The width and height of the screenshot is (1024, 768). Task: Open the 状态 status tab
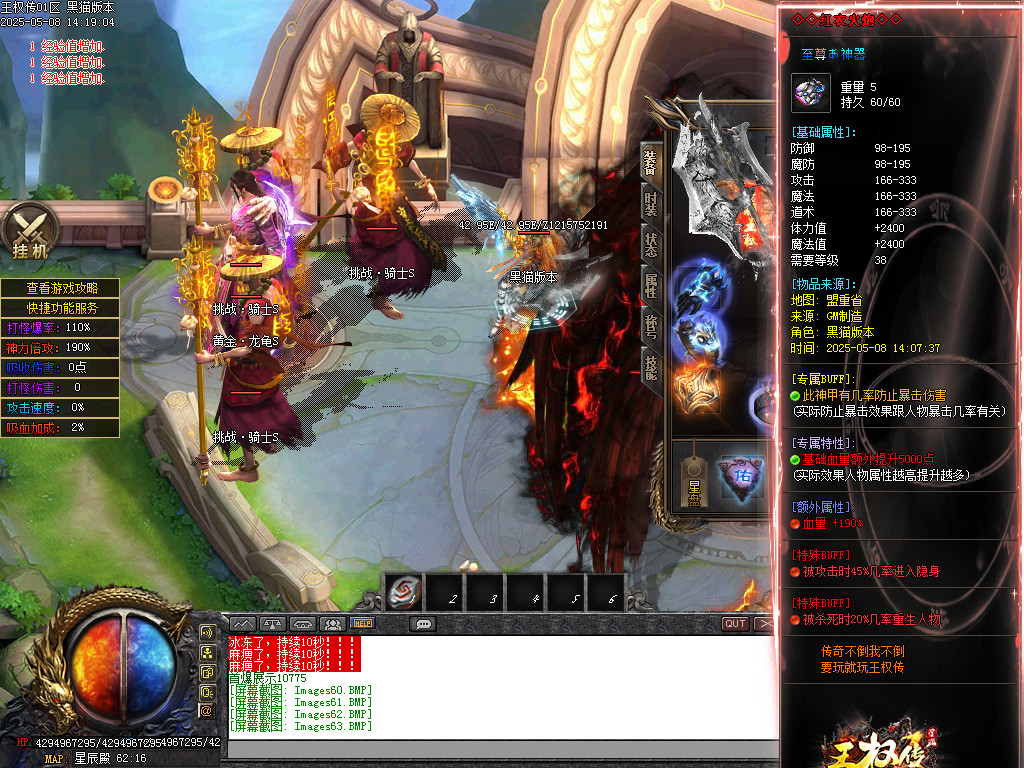650,244
